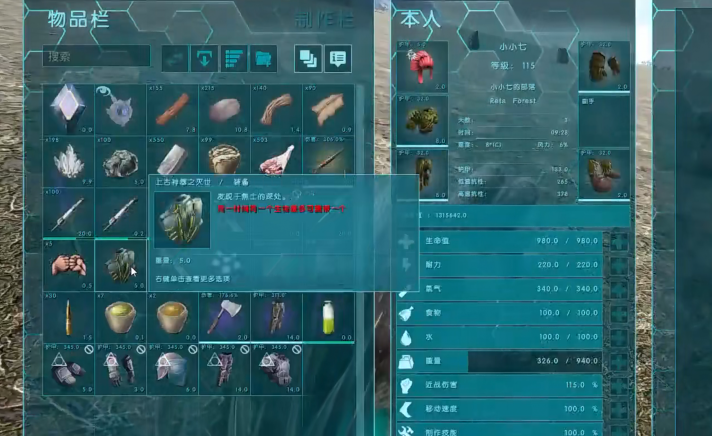This screenshot has height=436, width=712.
Task: Select the white crystal gem slot
Action: pyautogui.click(x=68, y=109)
